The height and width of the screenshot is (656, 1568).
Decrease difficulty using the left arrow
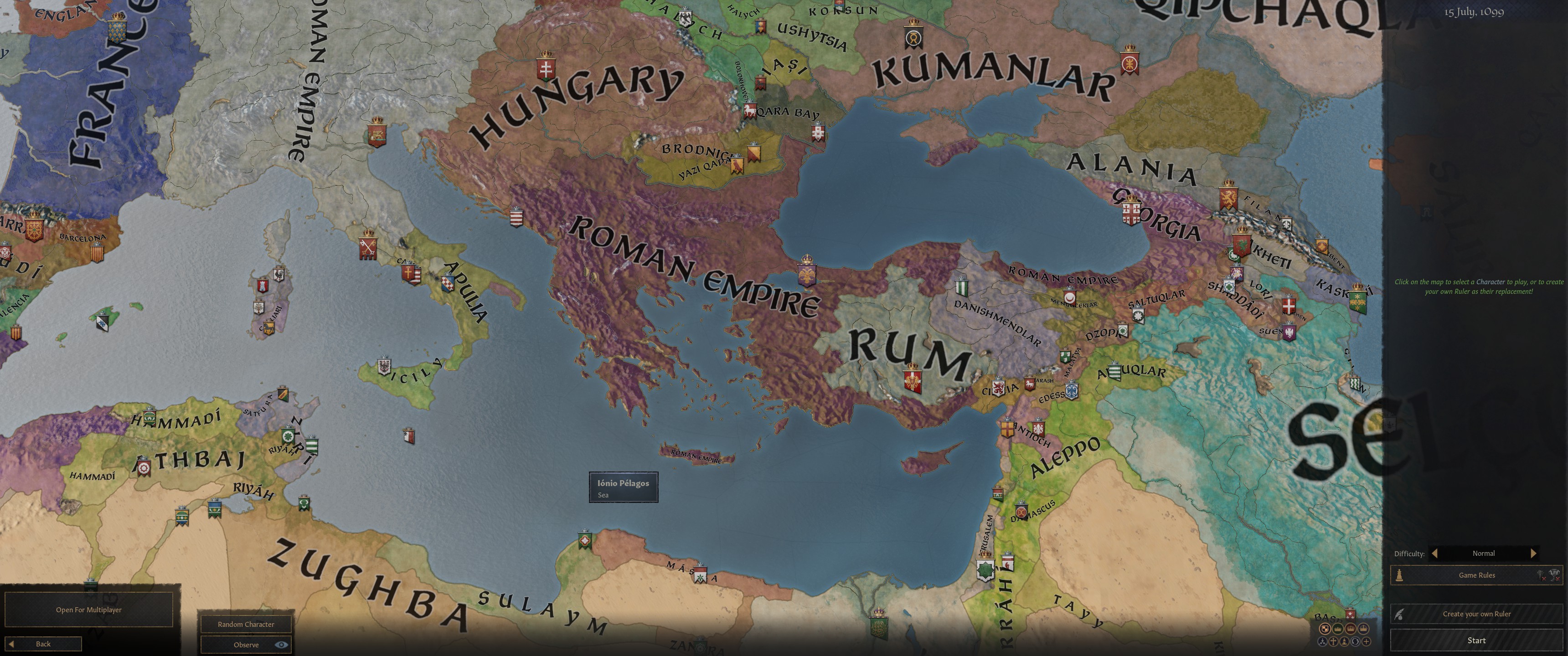click(x=1435, y=554)
